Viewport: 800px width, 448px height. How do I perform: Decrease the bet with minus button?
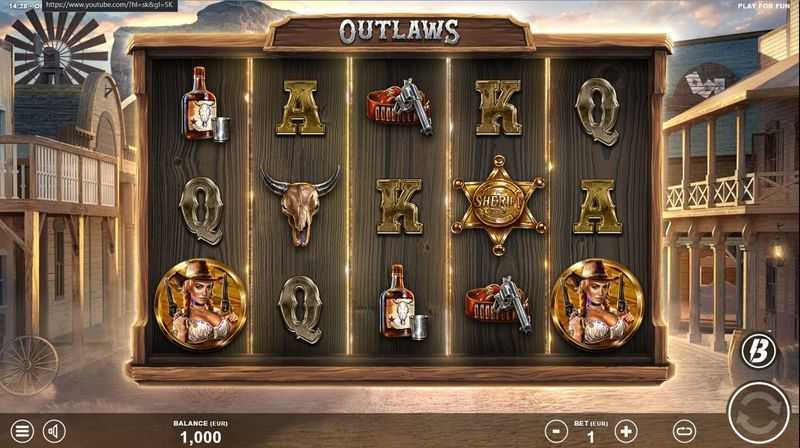[x=557, y=432]
